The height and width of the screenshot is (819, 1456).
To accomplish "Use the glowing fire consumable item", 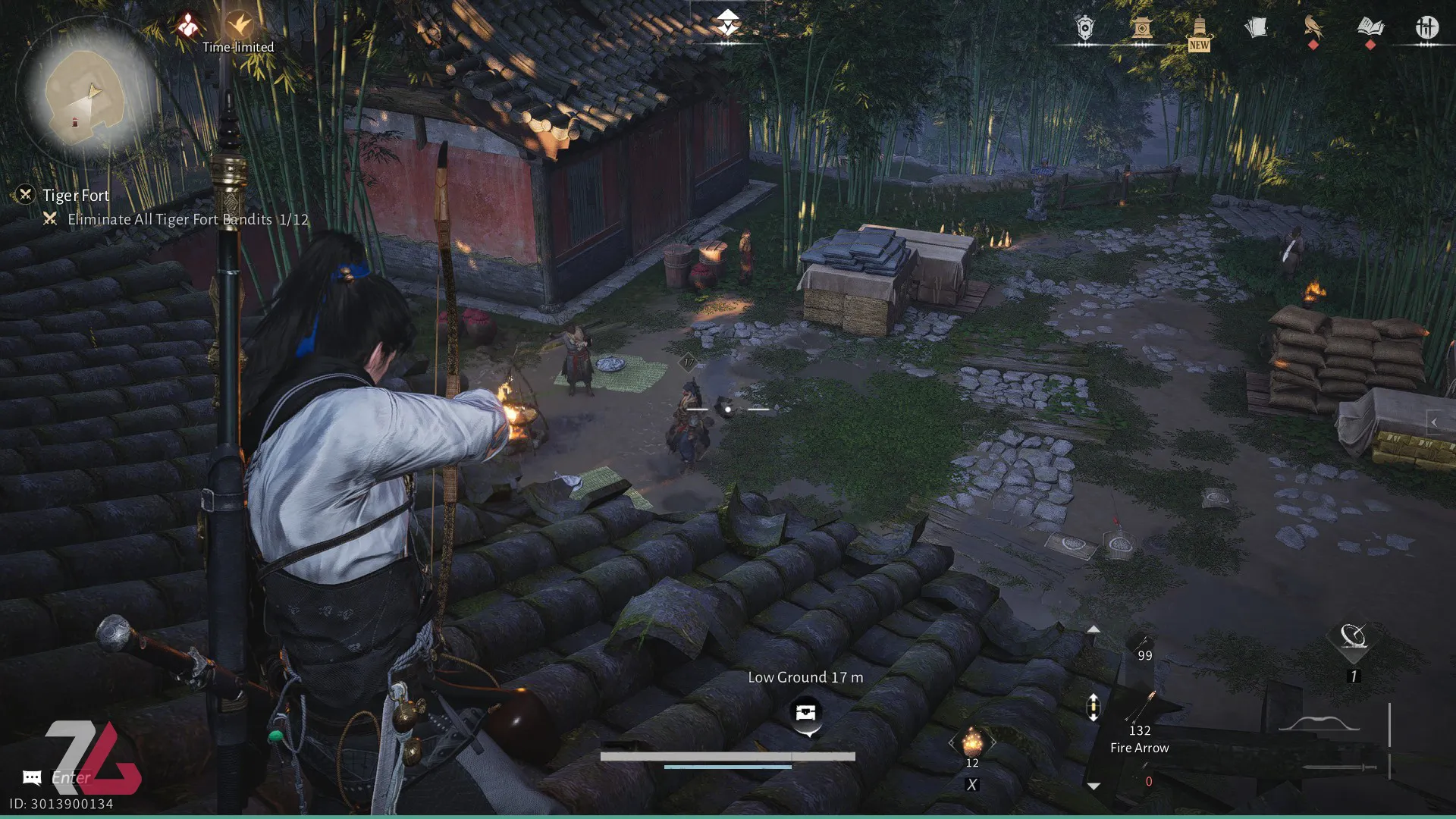I will pos(972,742).
